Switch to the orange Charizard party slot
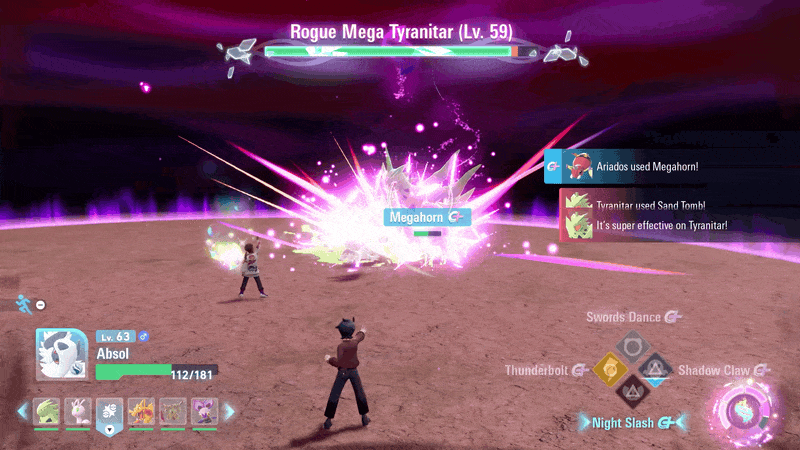Viewport: 800px width, 450px height. [x=141, y=411]
